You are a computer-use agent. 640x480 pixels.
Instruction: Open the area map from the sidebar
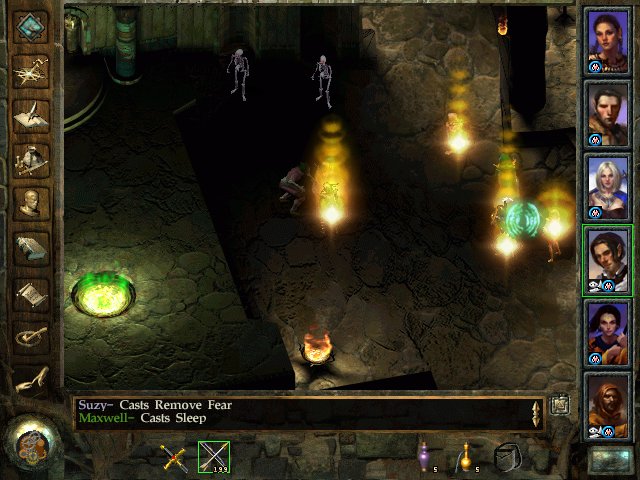31,70
